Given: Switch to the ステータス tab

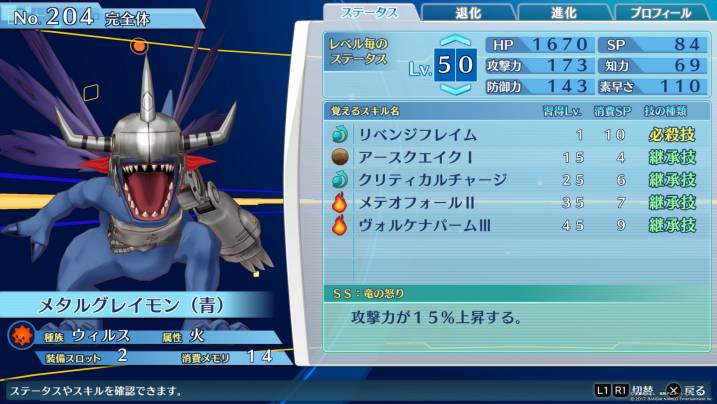Looking at the screenshot, I should [x=370, y=12].
